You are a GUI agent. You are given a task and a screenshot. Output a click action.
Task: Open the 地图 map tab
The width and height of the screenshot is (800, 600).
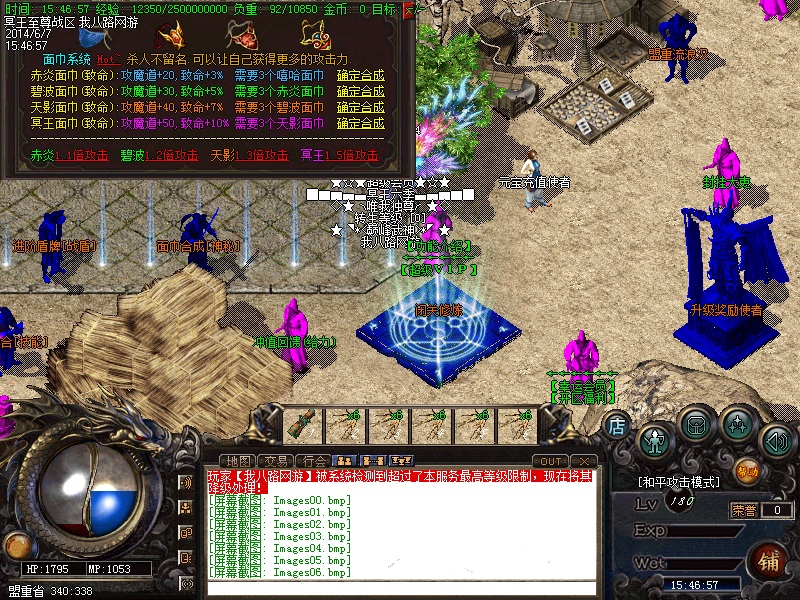(x=241, y=460)
